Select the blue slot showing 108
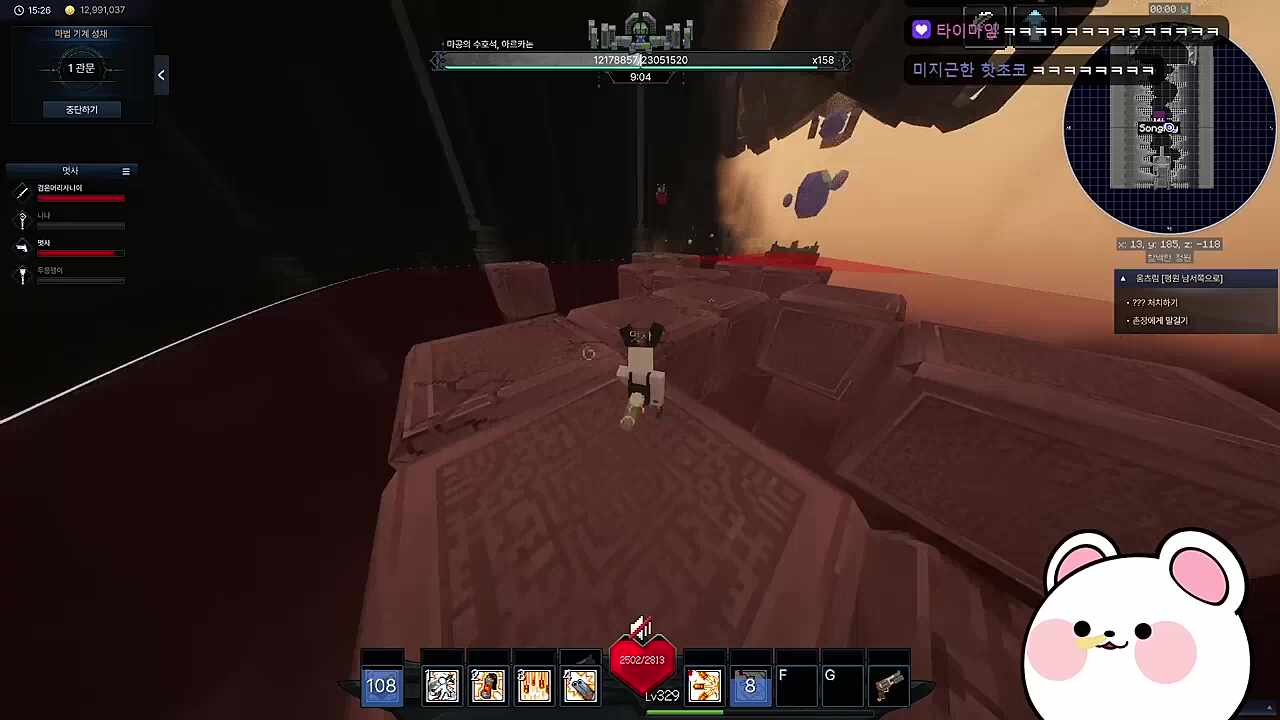Viewport: 1280px width, 720px height. click(x=381, y=685)
